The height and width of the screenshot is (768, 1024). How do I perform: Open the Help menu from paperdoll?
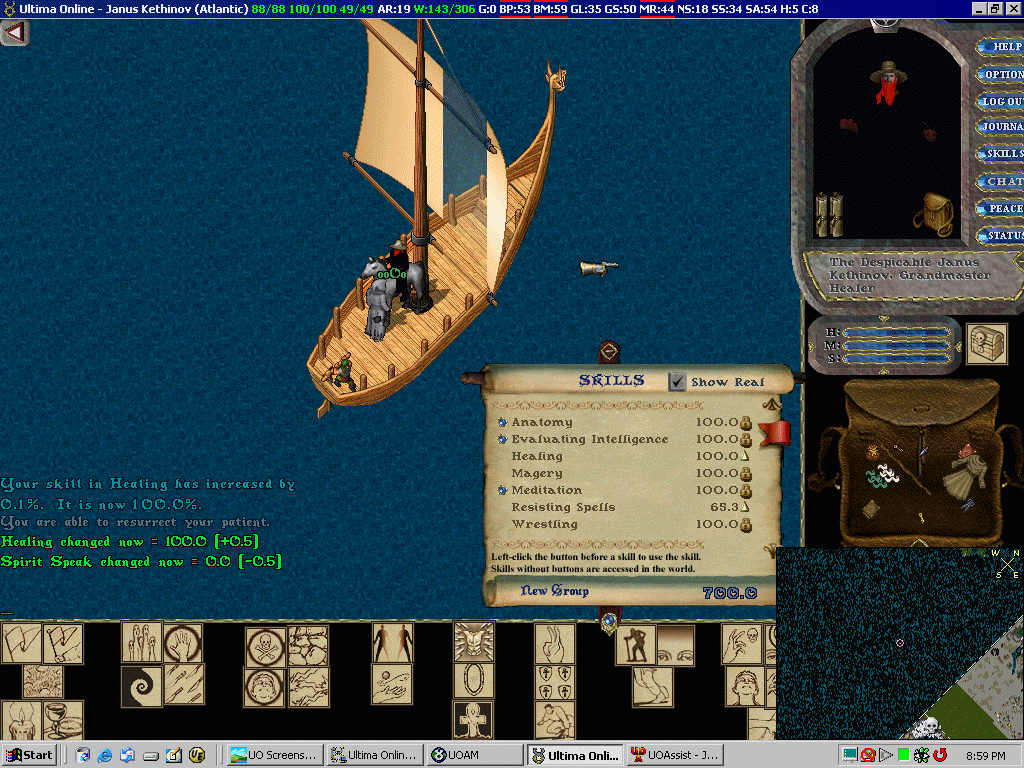click(x=1002, y=47)
